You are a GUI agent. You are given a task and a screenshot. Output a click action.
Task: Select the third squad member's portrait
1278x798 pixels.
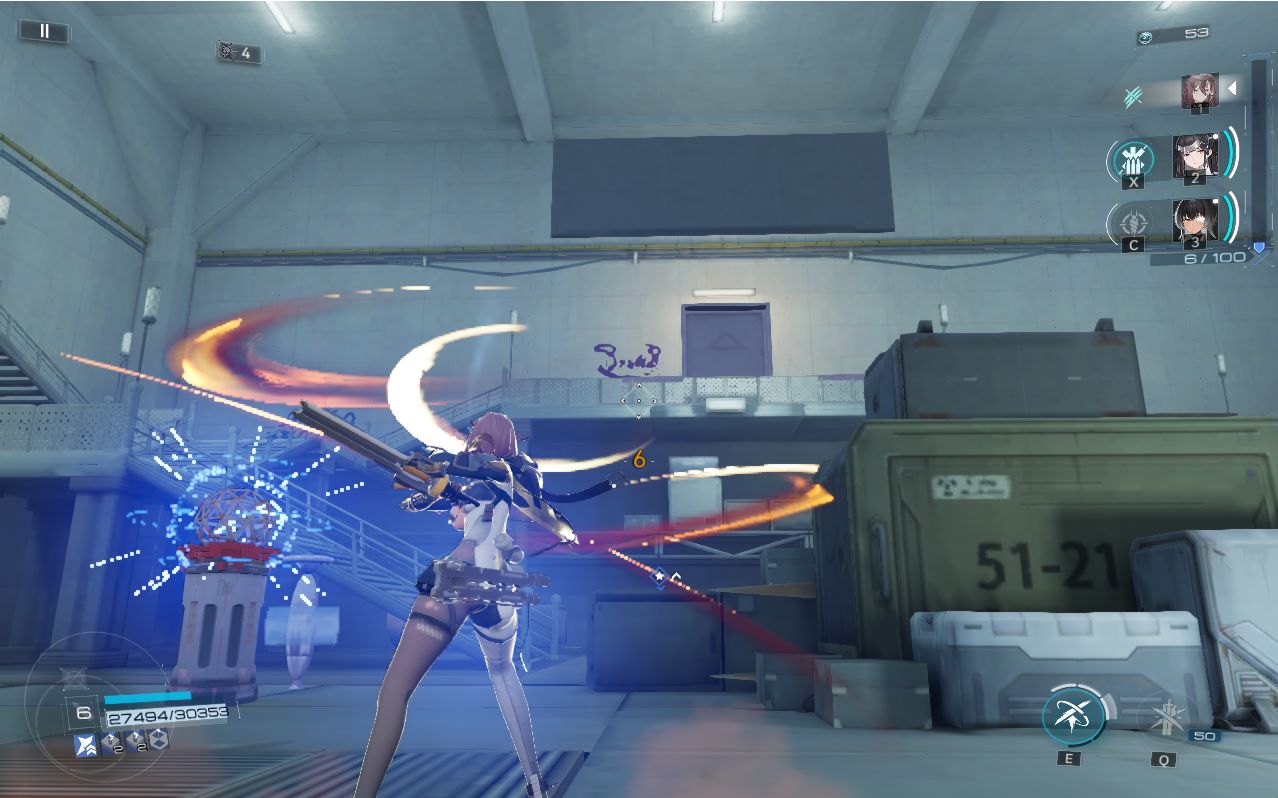pos(1193,220)
